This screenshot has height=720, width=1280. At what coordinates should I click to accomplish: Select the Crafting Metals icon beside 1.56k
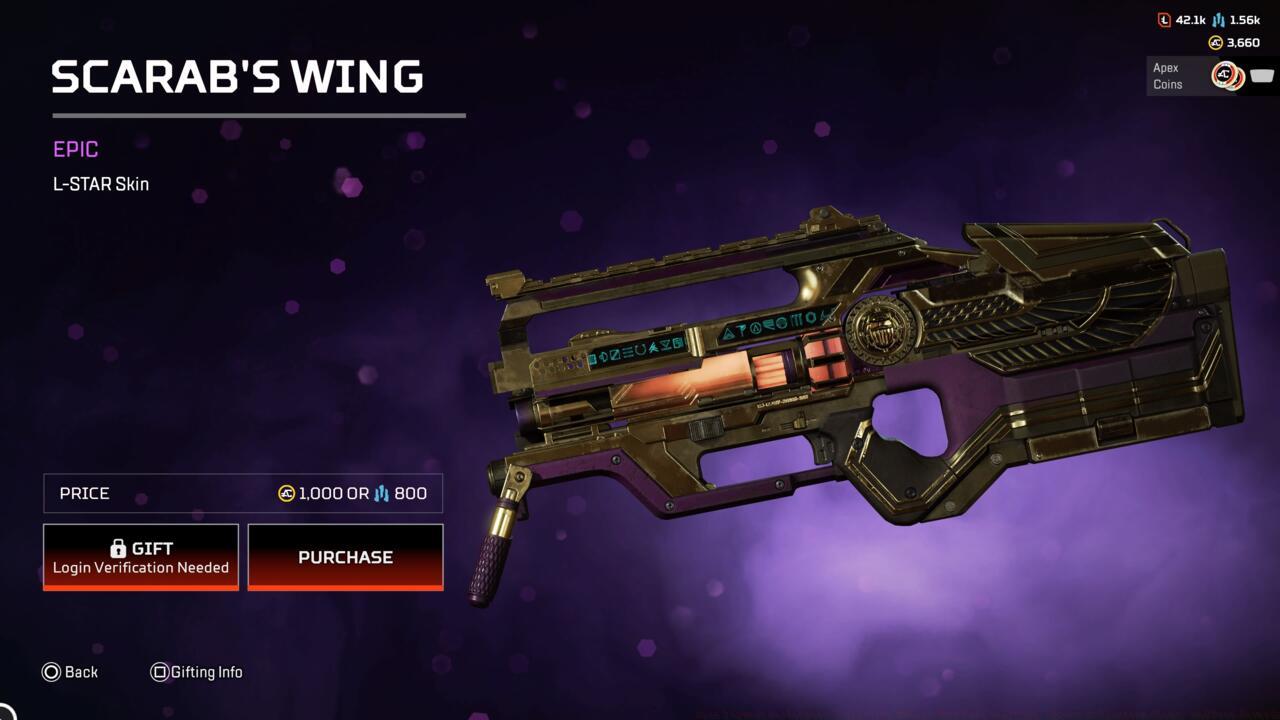[x=1217, y=19]
